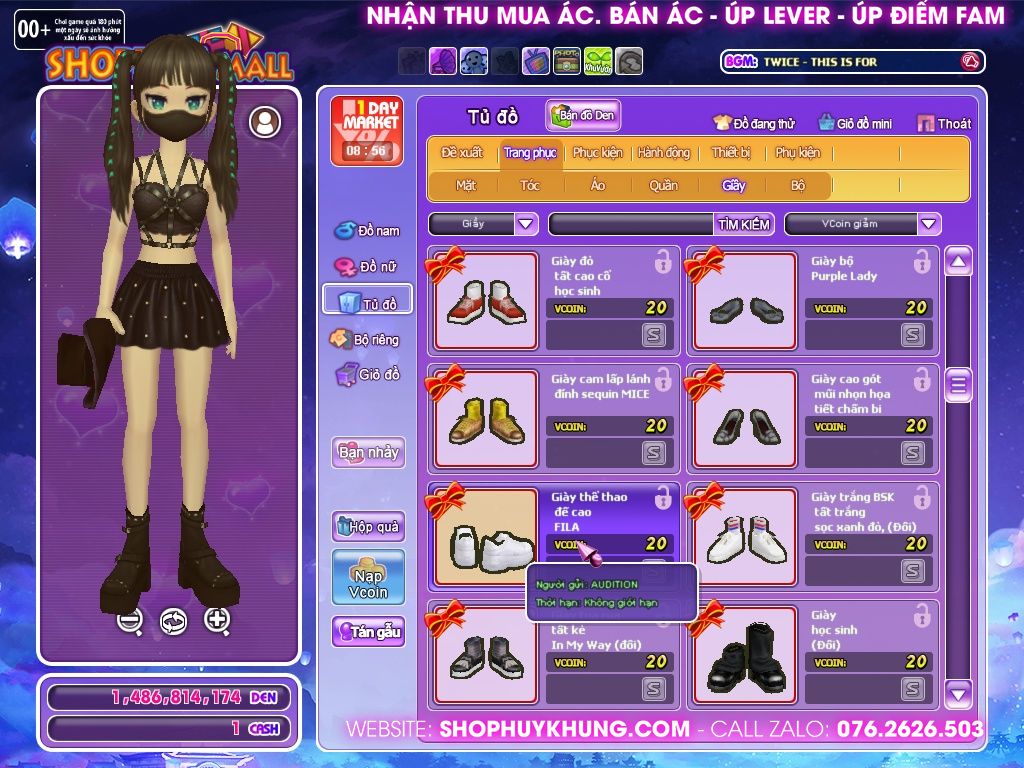The height and width of the screenshot is (768, 1024).
Task: Select Đồ nữ in sidebar
Action: pos(368,267)
